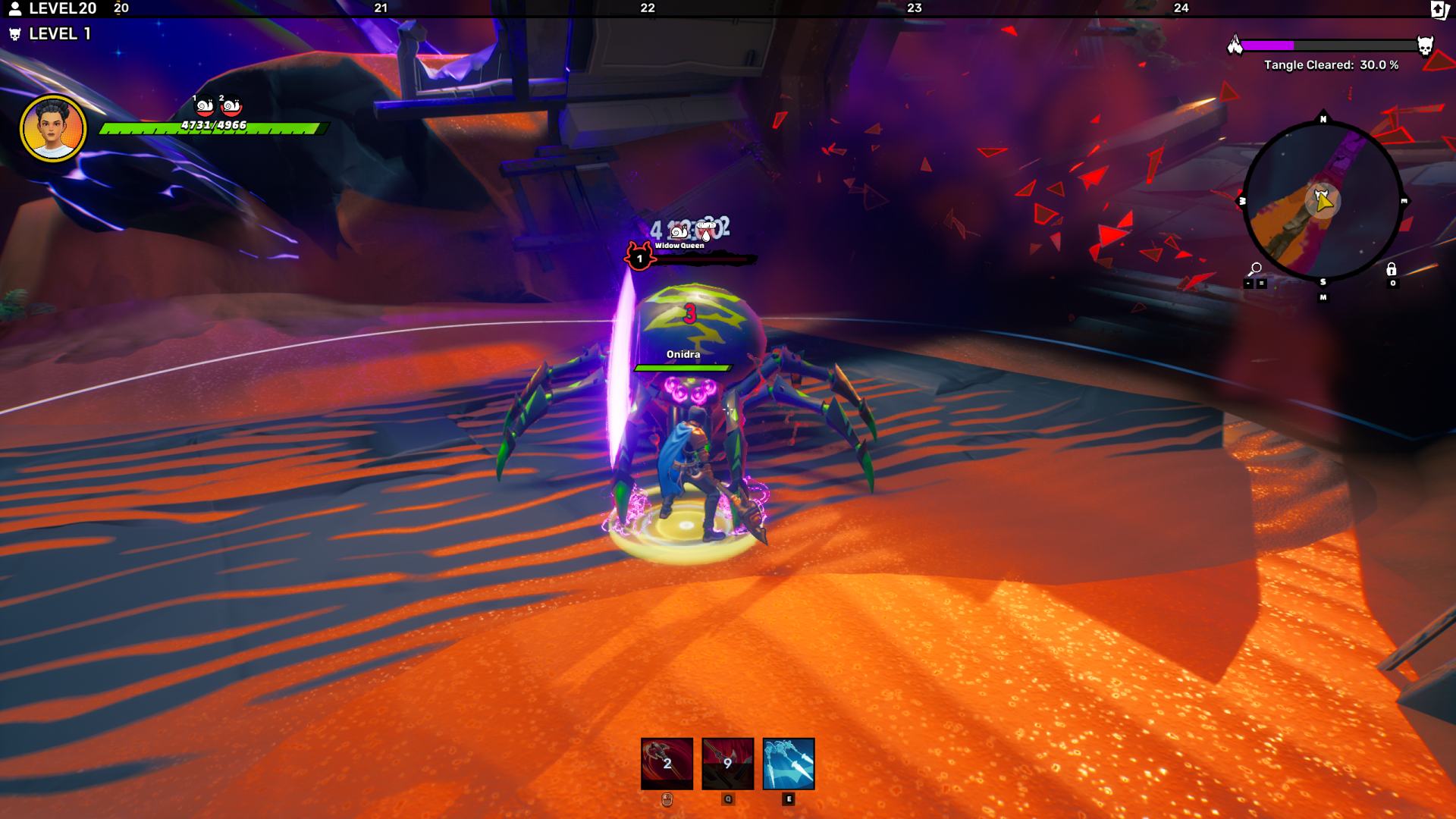Activate the axe swing attack ability
This screenshot has width=1456, height=819.
coord(667,763)
